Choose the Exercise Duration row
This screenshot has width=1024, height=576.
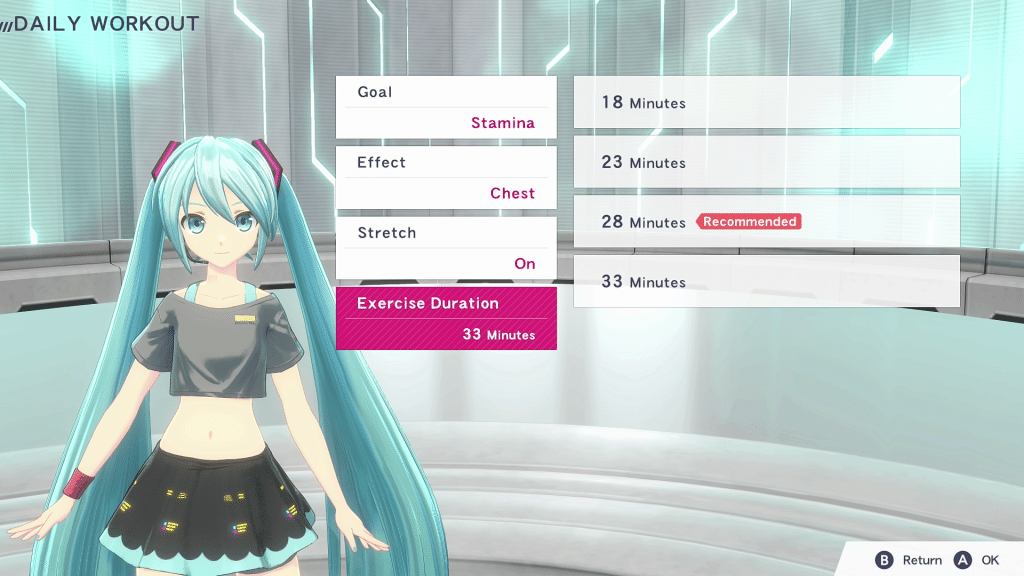pos(446,318)
